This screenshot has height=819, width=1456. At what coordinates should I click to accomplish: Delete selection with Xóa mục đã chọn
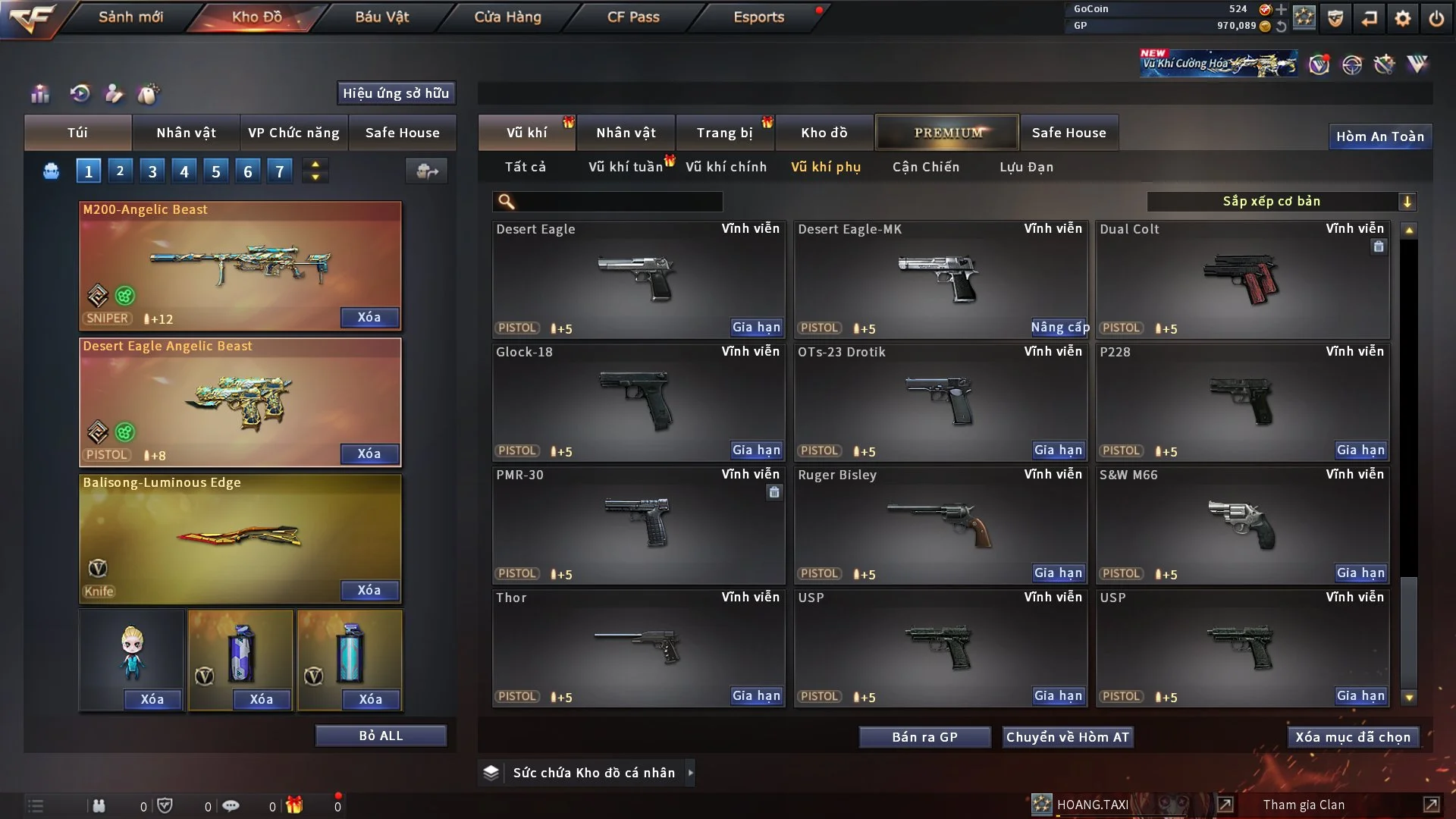(1352, 737)
